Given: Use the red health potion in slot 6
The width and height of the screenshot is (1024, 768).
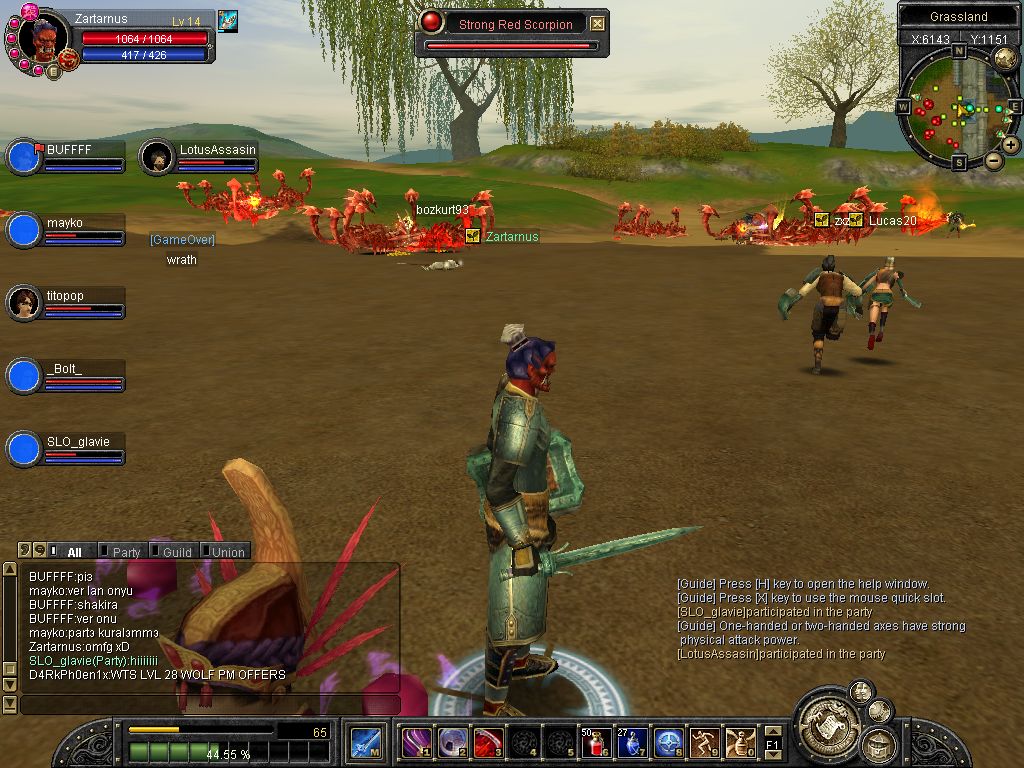Looking at the screenshot, I should (597, 742).
